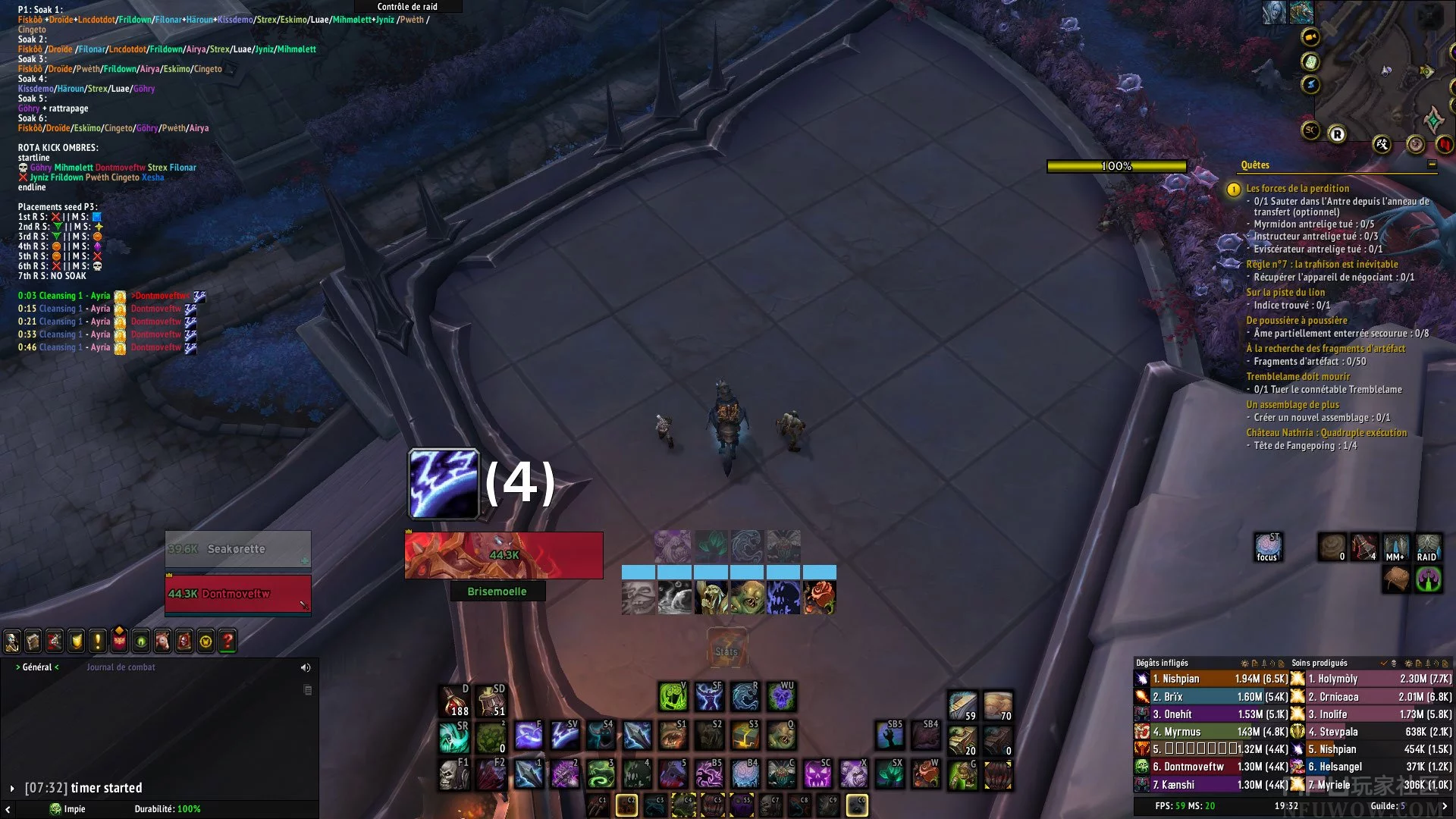Select the Seakørette unit frame

[237, 549]
